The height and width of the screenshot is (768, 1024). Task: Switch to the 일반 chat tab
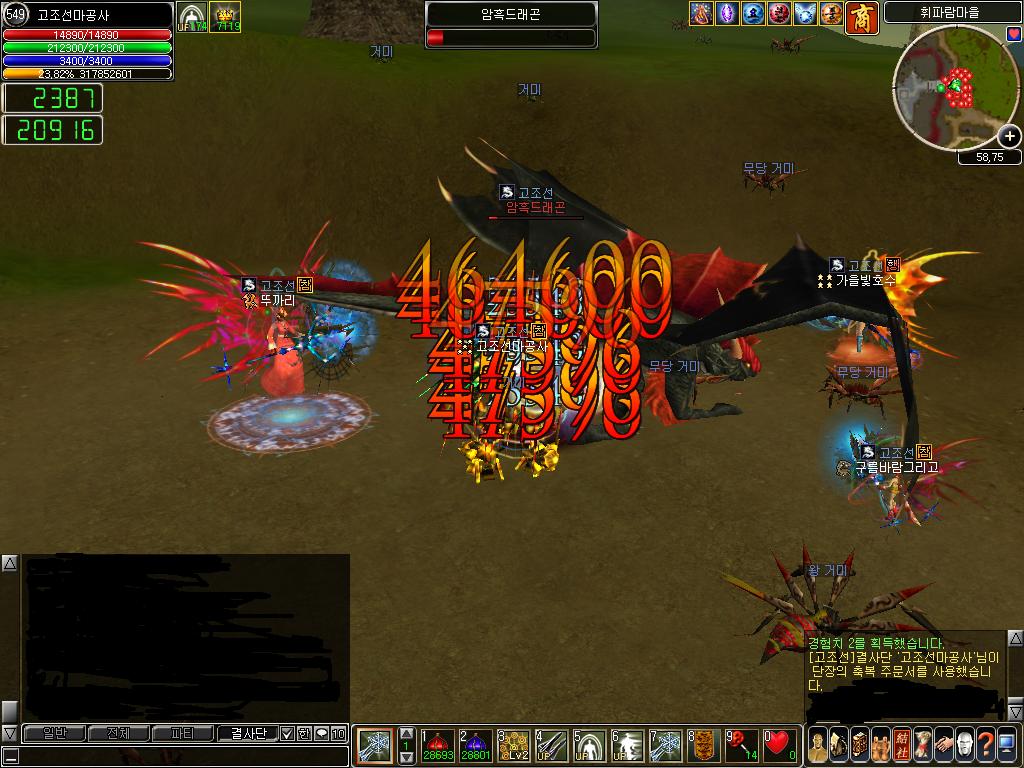(54, 734)
